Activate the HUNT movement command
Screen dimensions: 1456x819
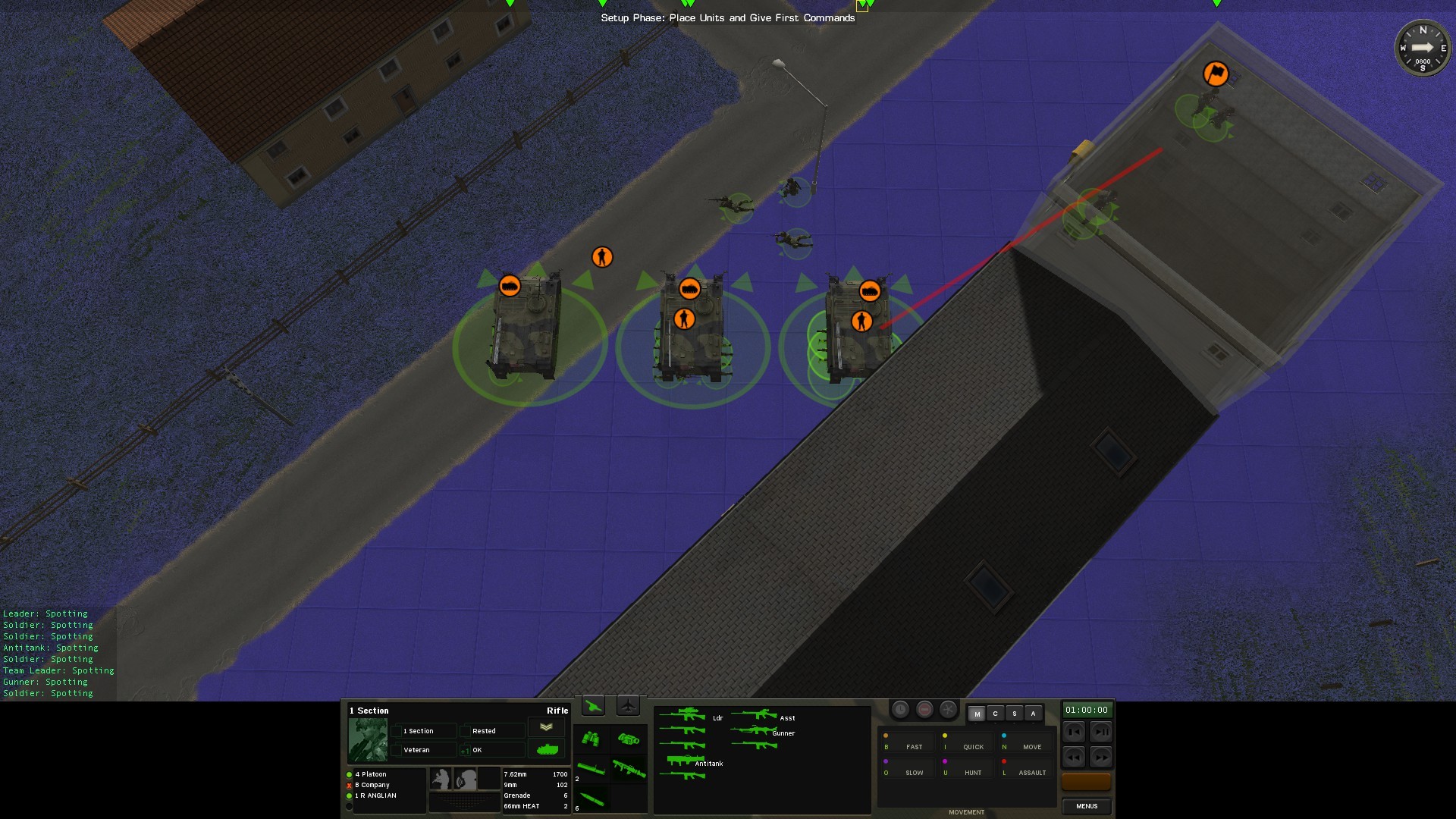pyautogui.click(x=973, y=773)
